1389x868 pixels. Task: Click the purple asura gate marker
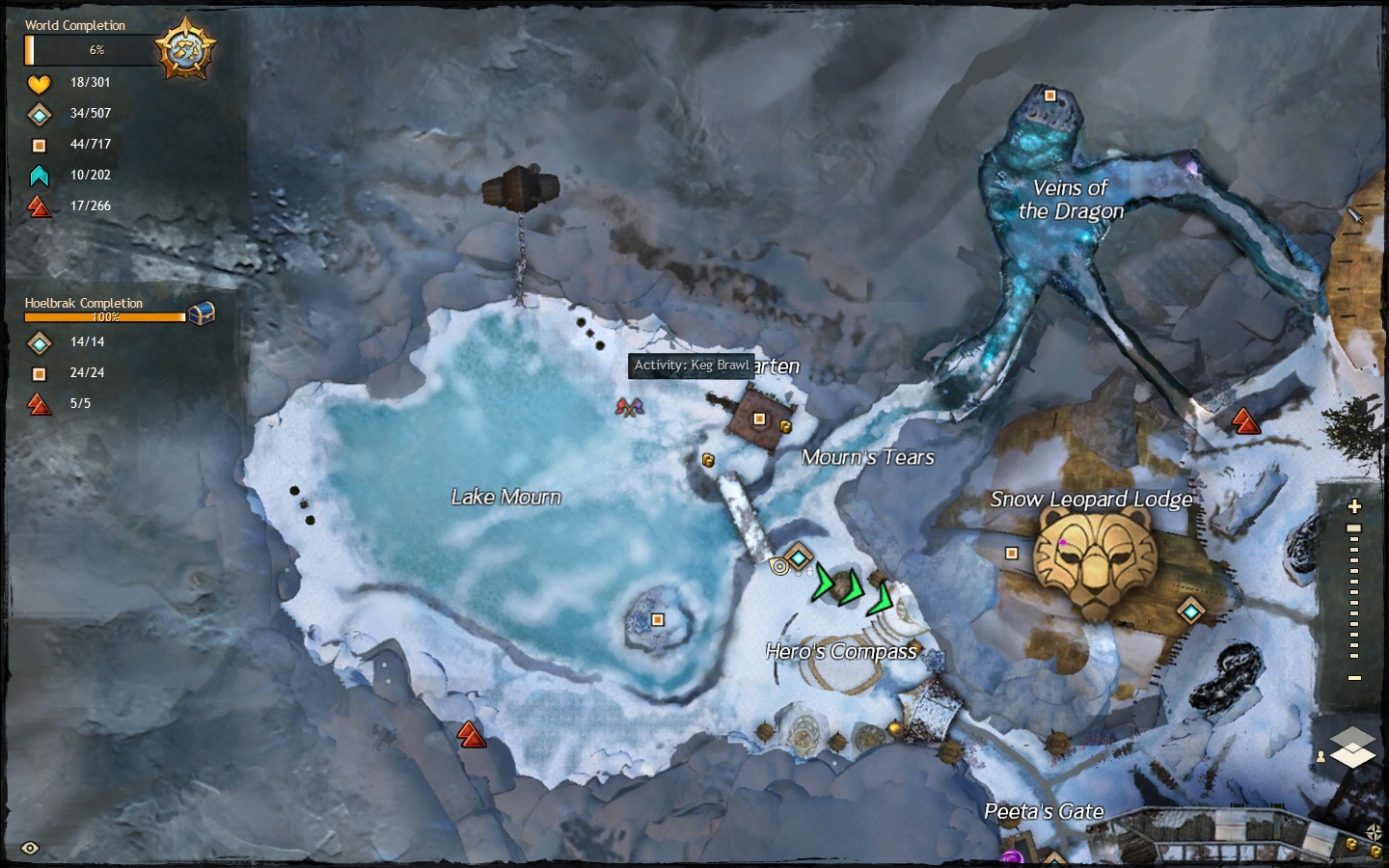click(x=1011, y=856)
